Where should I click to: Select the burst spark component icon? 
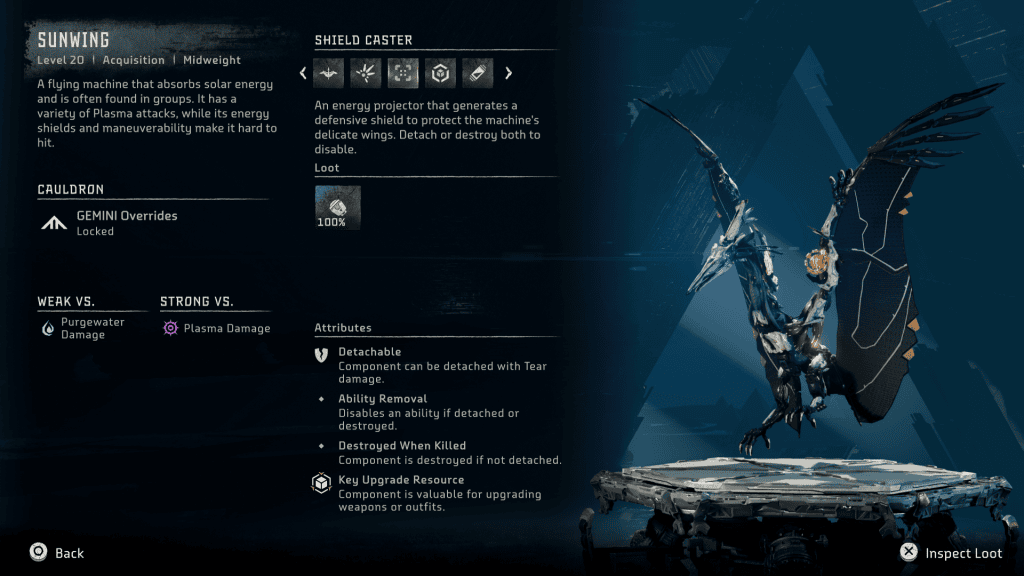[366, 73]
